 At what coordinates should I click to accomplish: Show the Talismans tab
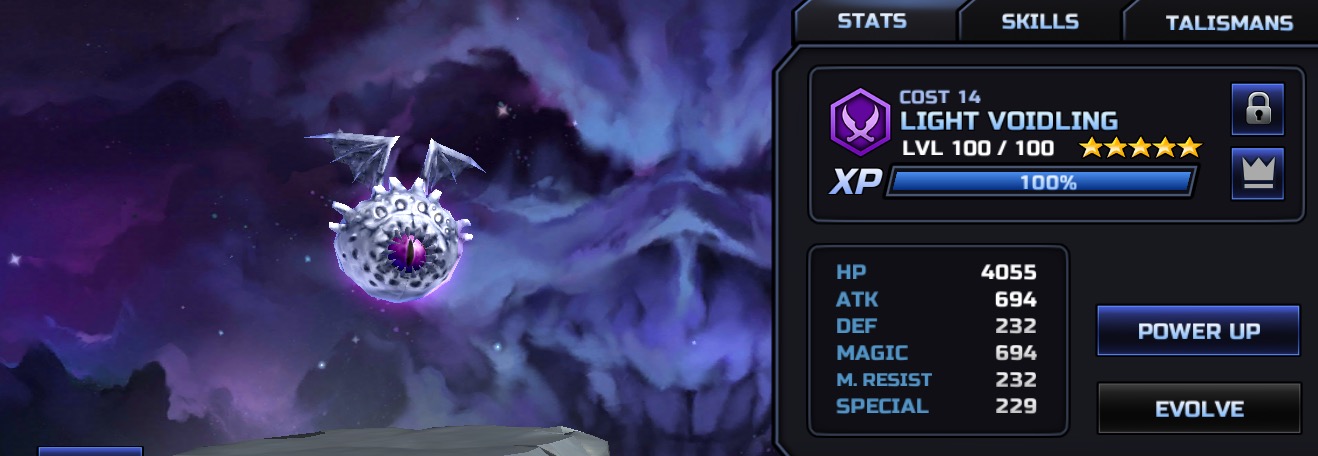tap(1228, 22)
